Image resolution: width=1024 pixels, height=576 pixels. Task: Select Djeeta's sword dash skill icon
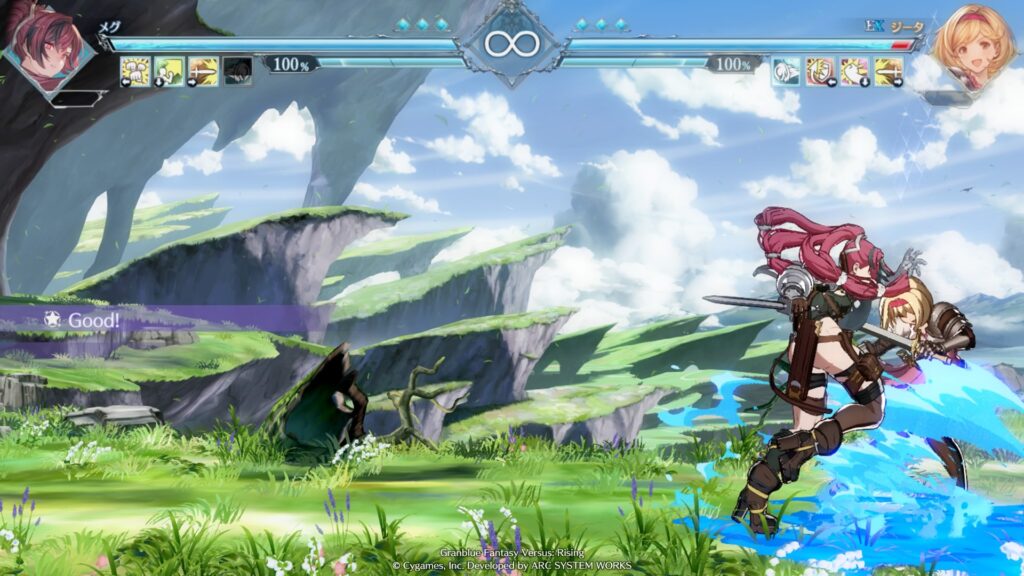[889, 71]
